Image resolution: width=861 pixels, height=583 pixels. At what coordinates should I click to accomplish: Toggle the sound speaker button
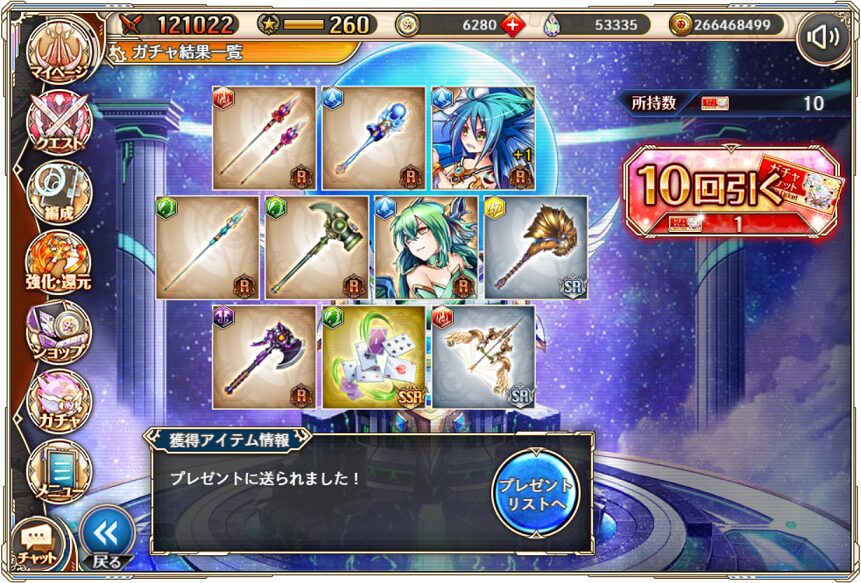(823, 37)
